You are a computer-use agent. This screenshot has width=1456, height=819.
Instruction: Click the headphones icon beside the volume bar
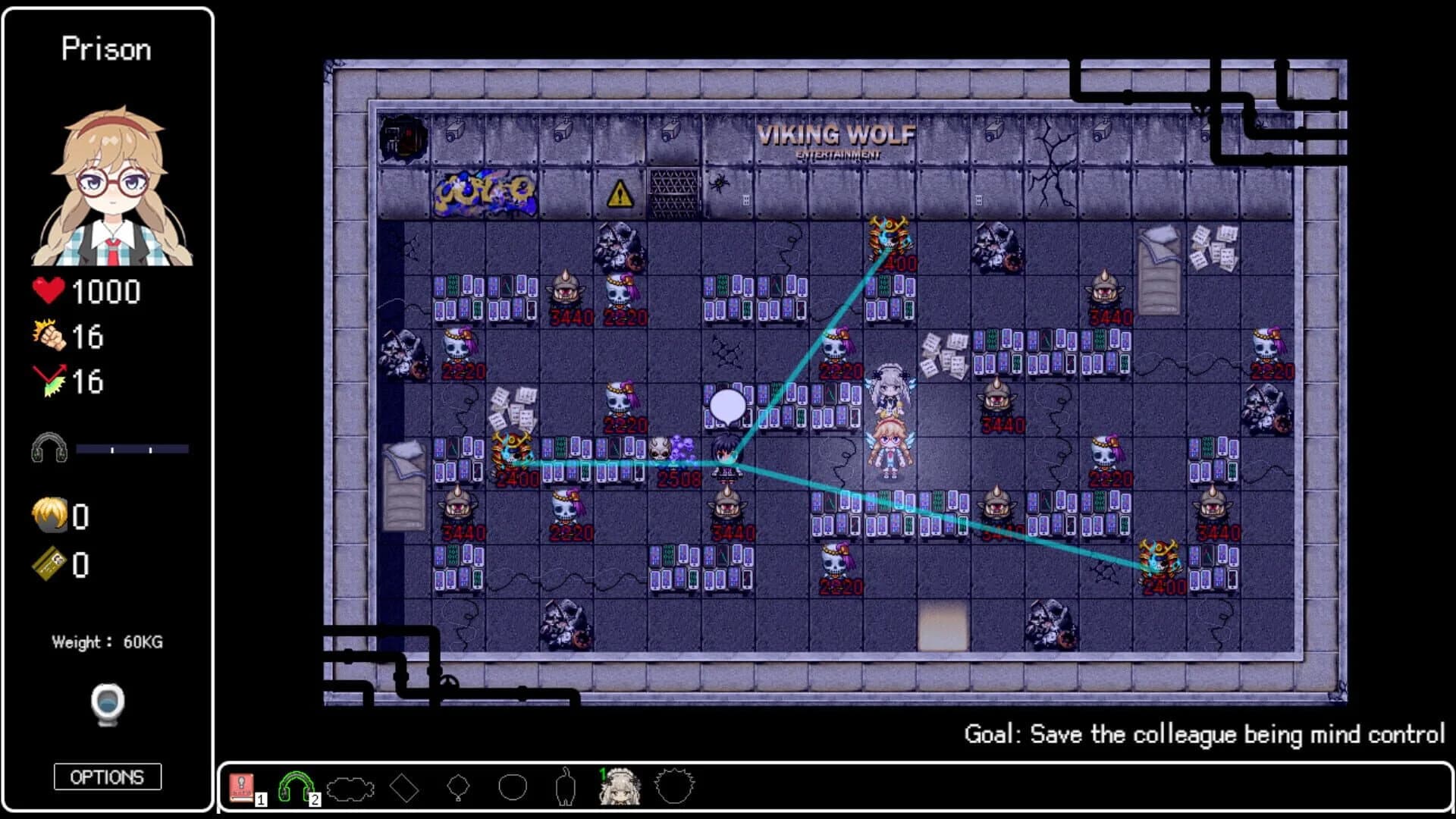pyautogui.click(x=49, y=448)
